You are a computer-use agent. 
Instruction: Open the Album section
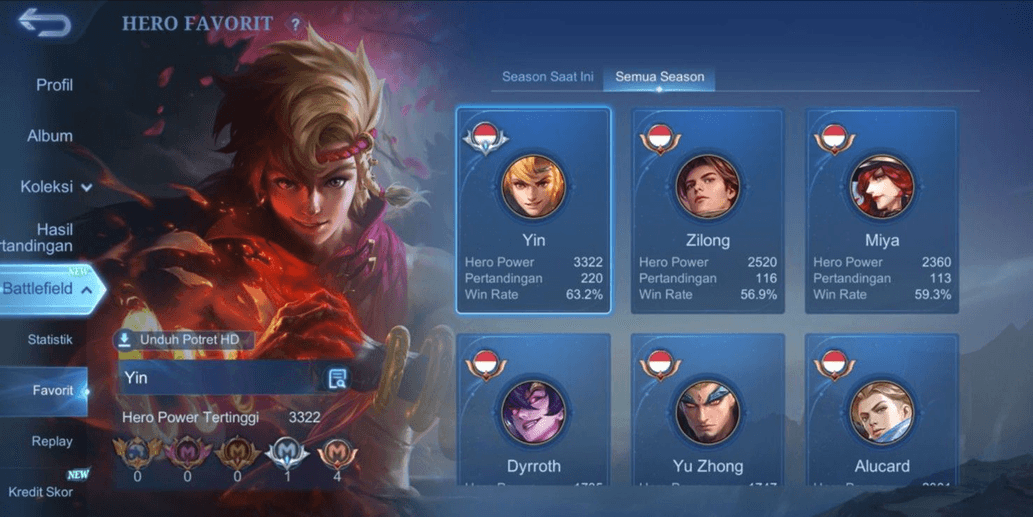pos(50,136)
